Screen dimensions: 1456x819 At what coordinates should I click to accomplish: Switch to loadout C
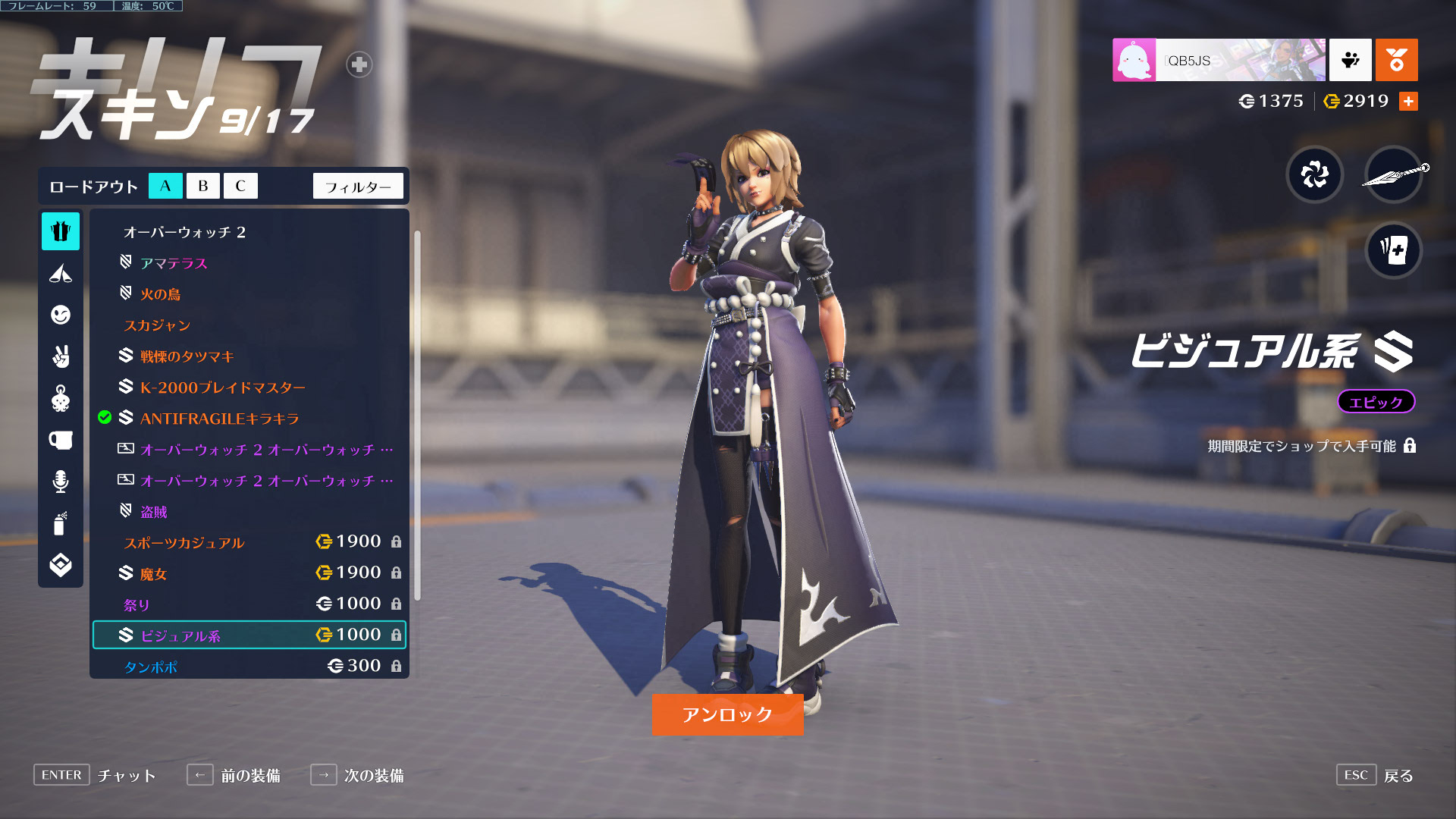click(x=240, y=186)
